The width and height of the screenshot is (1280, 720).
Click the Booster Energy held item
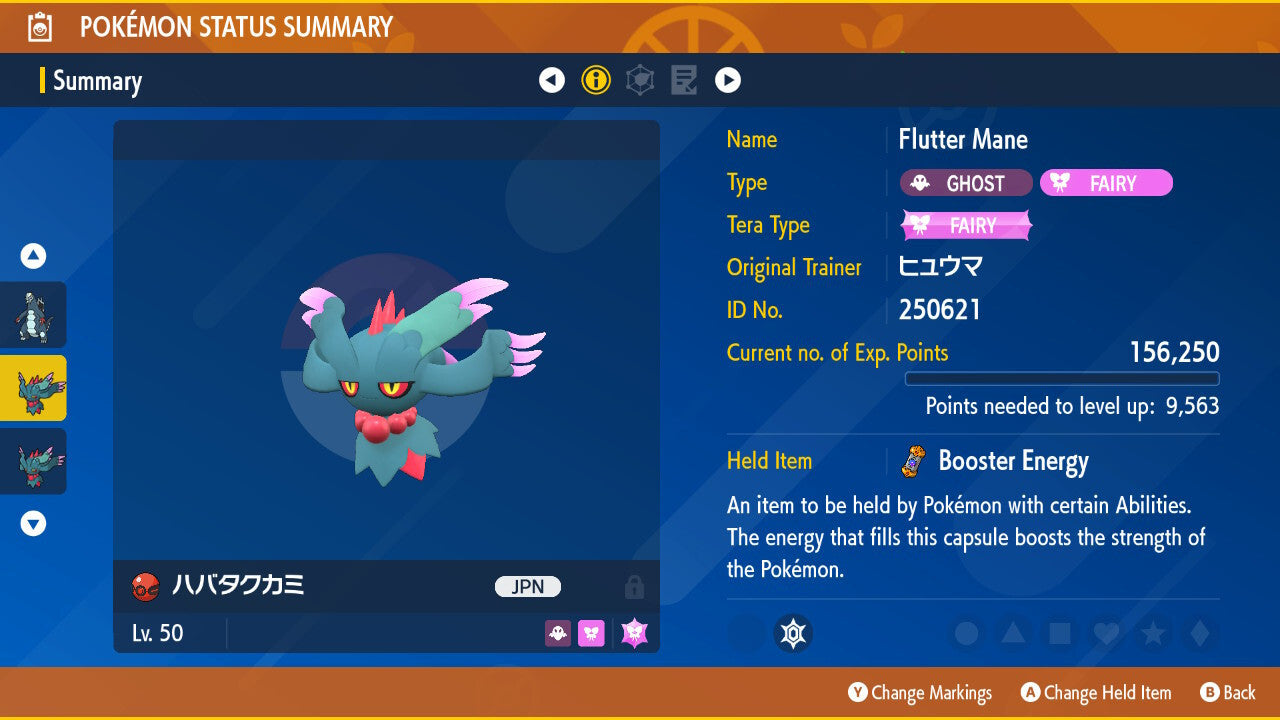(1012, 461)
